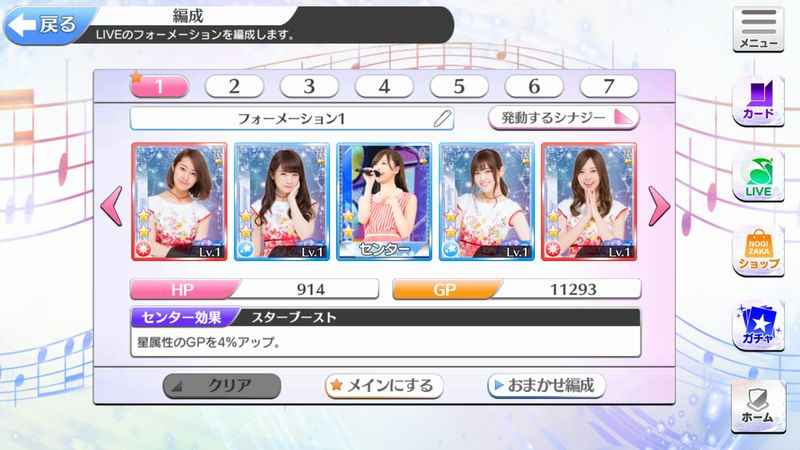Click the left pink arrow

(113, 205)
